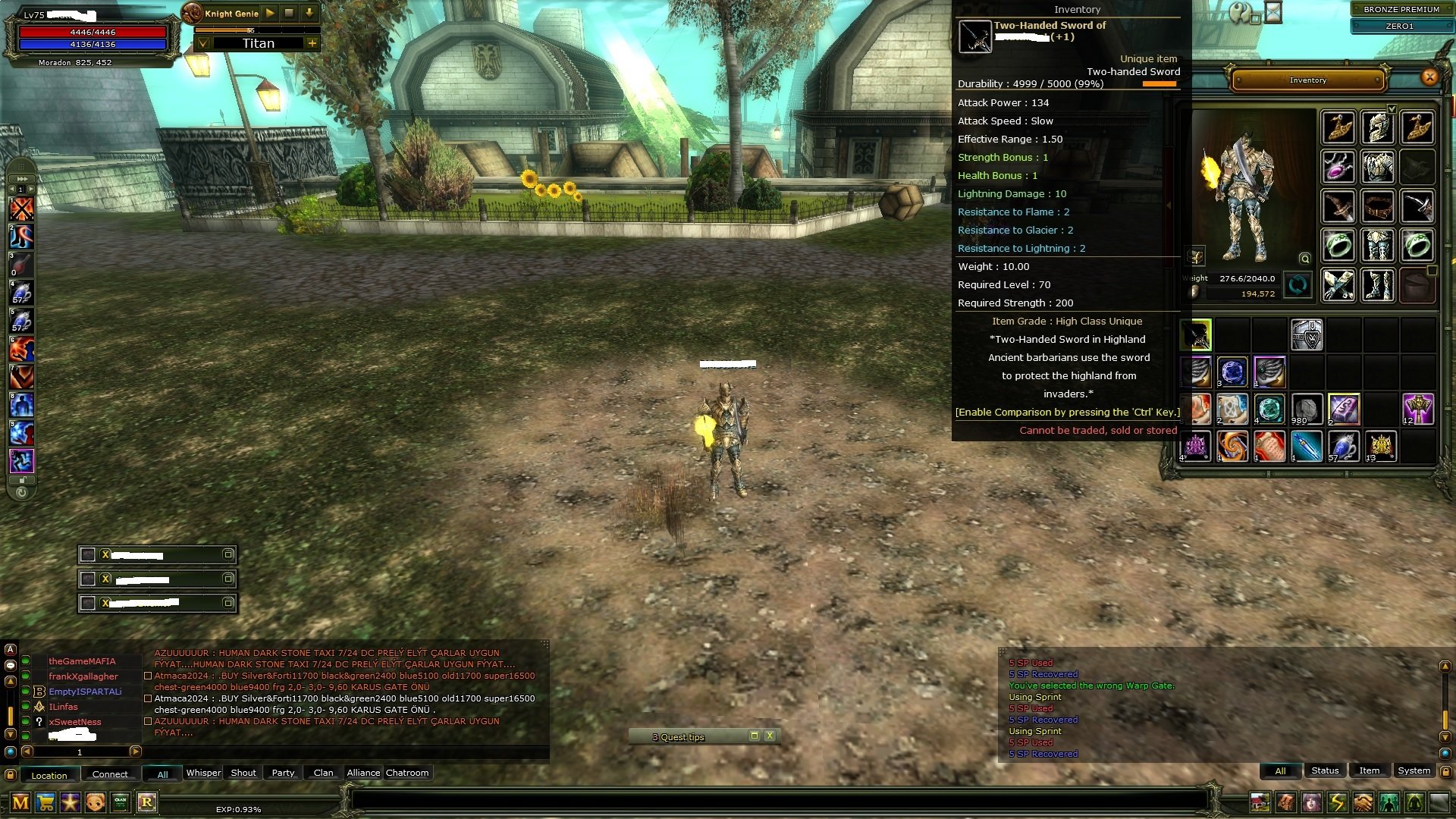
Task: Filter the info log by Status
Action: [x=1325, y=770]
